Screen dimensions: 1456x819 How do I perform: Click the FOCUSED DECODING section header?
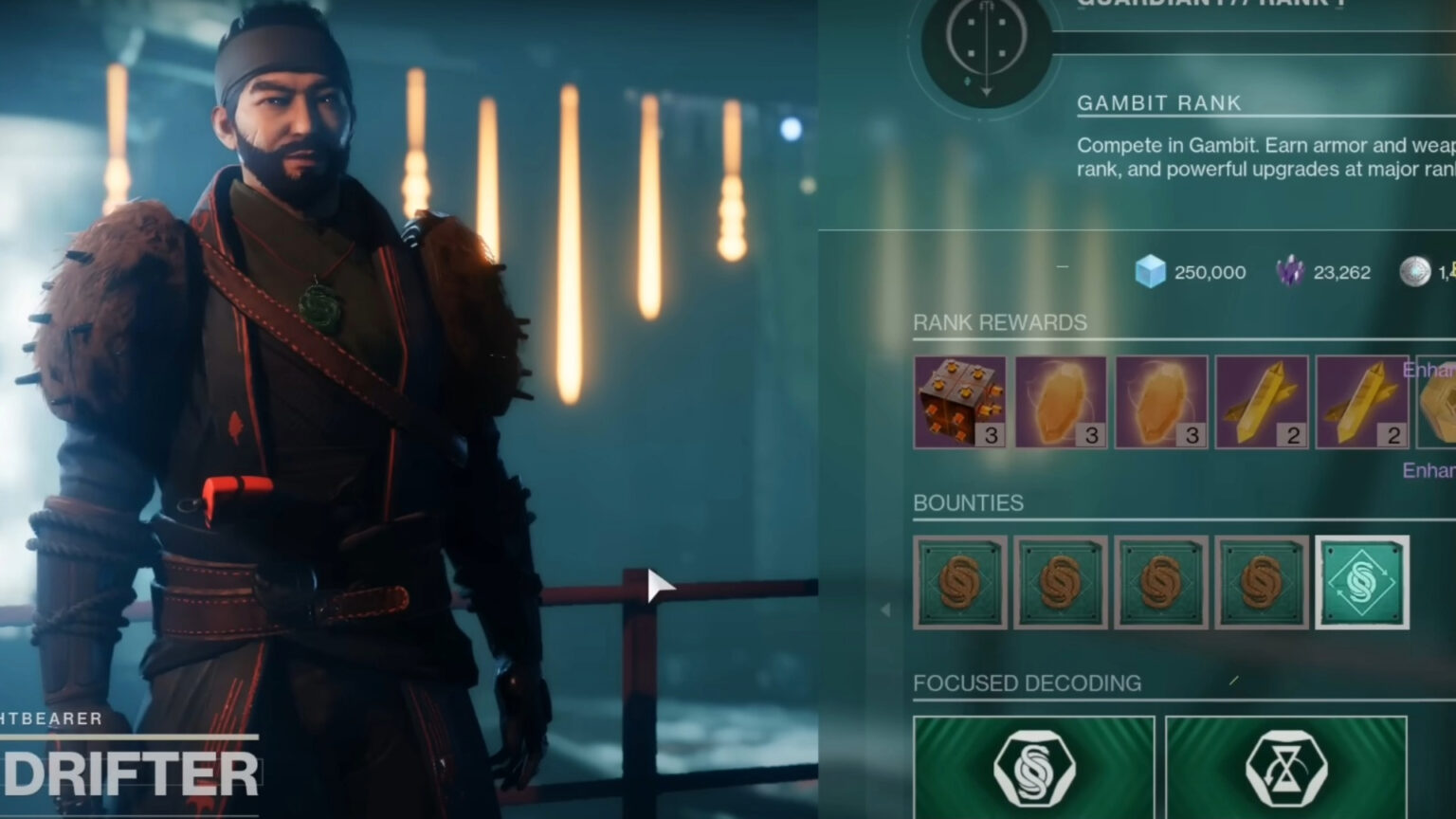point(1026,682)
